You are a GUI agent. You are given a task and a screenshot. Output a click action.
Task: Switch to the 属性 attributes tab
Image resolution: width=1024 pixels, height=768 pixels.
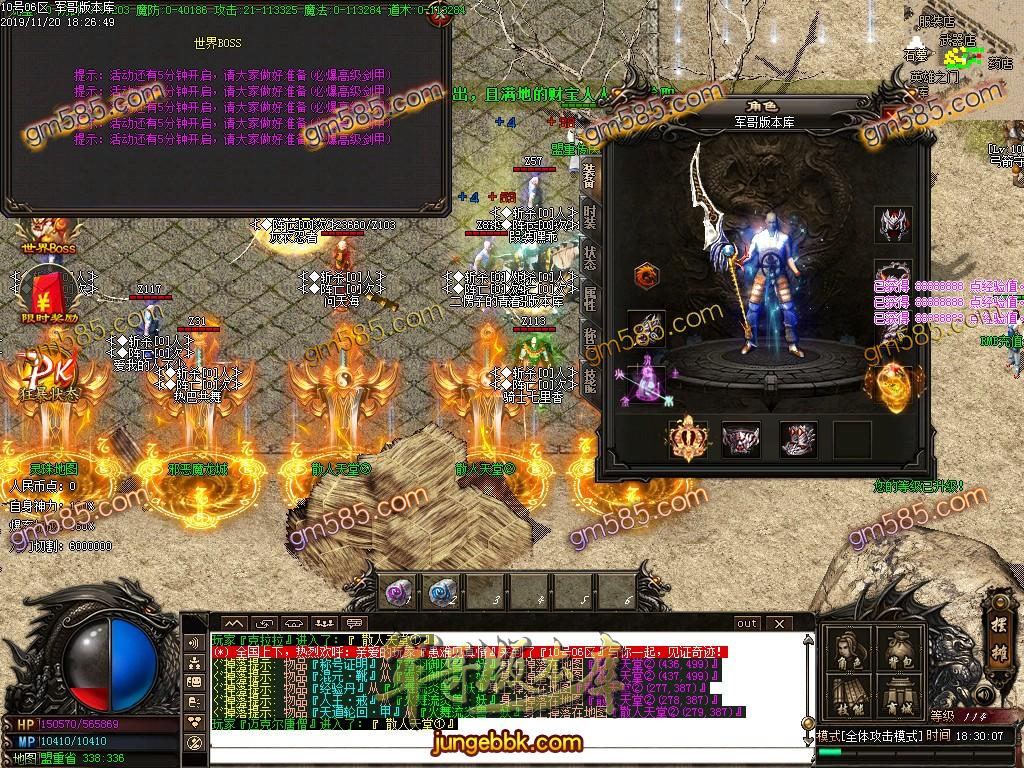click(589, 297)
